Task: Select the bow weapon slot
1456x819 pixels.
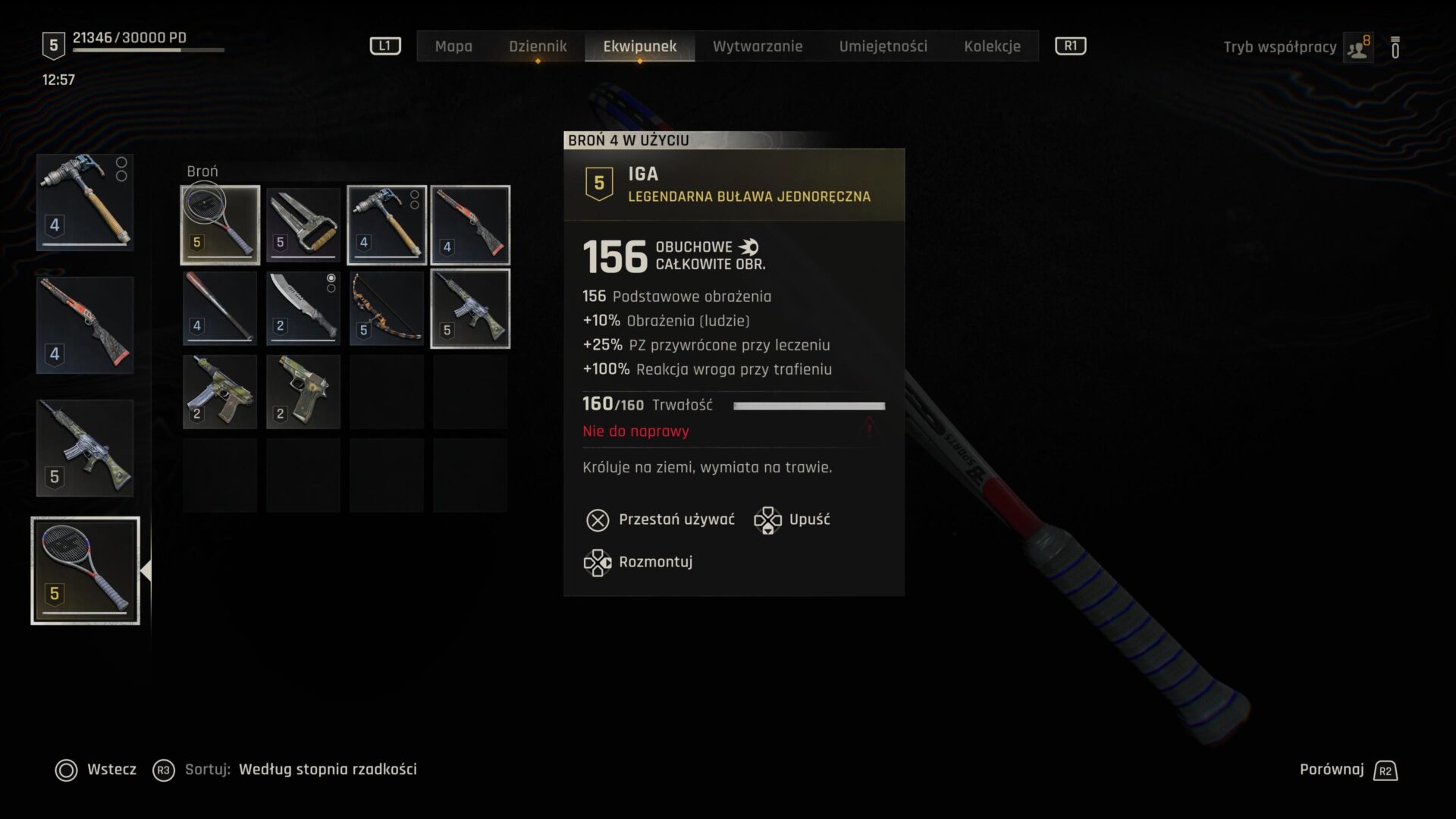Action: point(387,309)
